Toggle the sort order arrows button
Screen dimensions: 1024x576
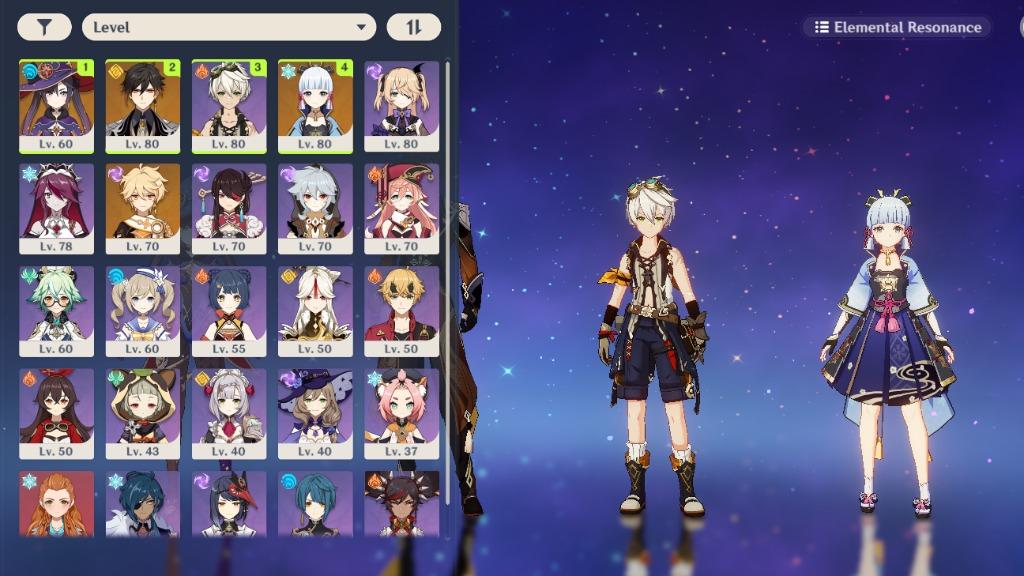click(x=414, y=27)
